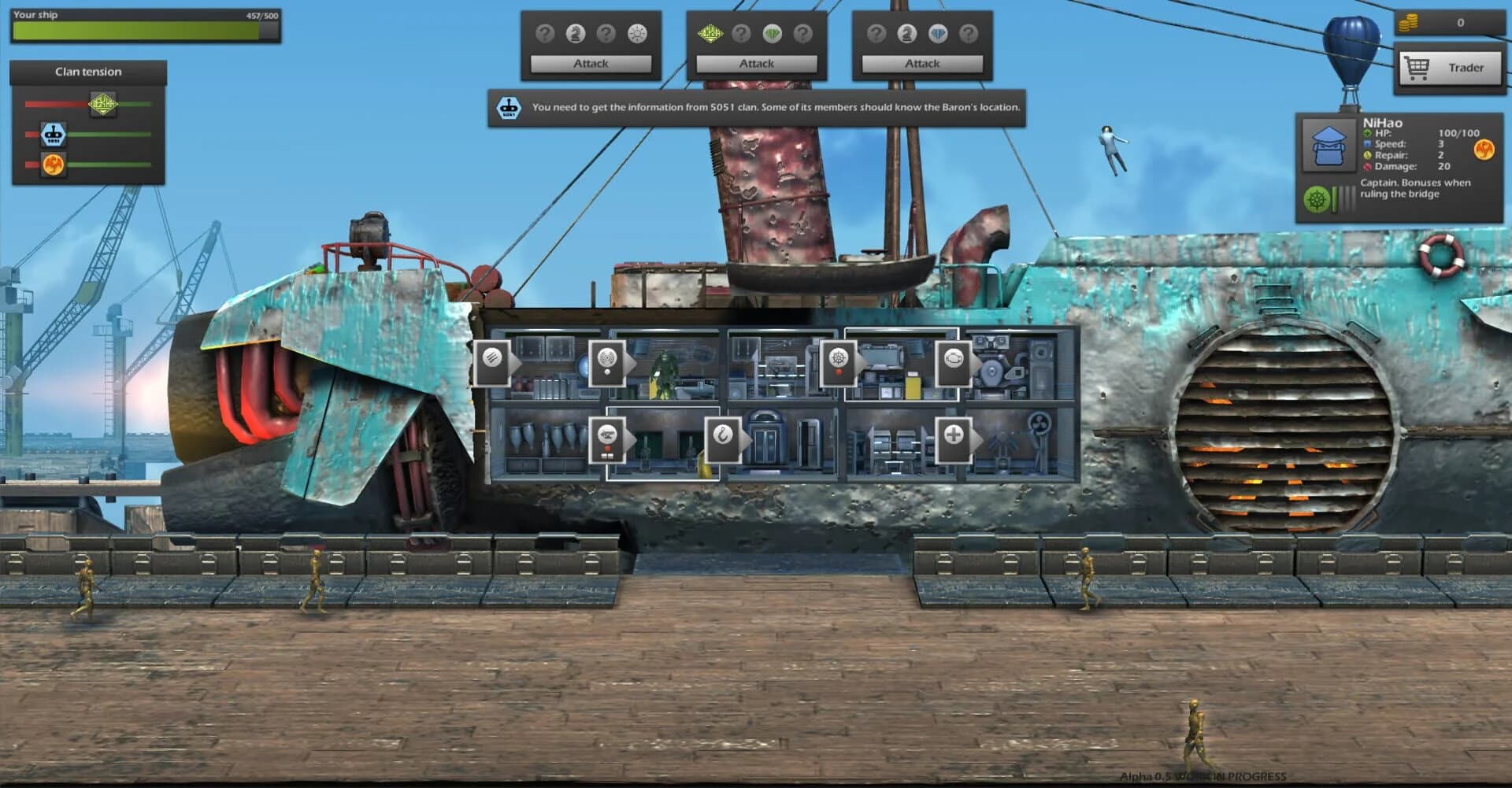The width and height of the screenshot is (1512, 788).
Task: Click the arrow beside the bridge room icon
Action: pyautogui.click(x=859, y=358)
